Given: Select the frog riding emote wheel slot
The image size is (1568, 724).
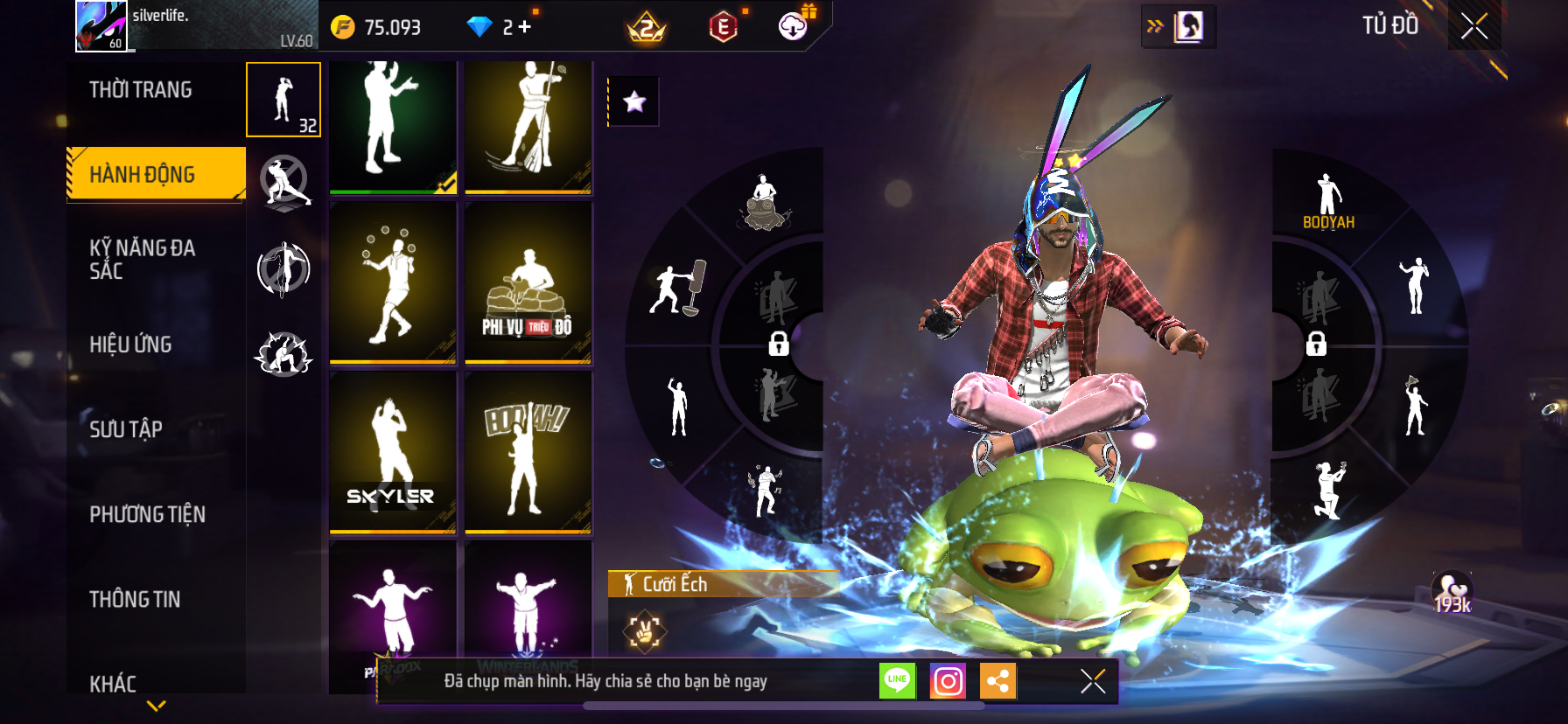Looking at the screenshot, I should (x=766, y=203).
